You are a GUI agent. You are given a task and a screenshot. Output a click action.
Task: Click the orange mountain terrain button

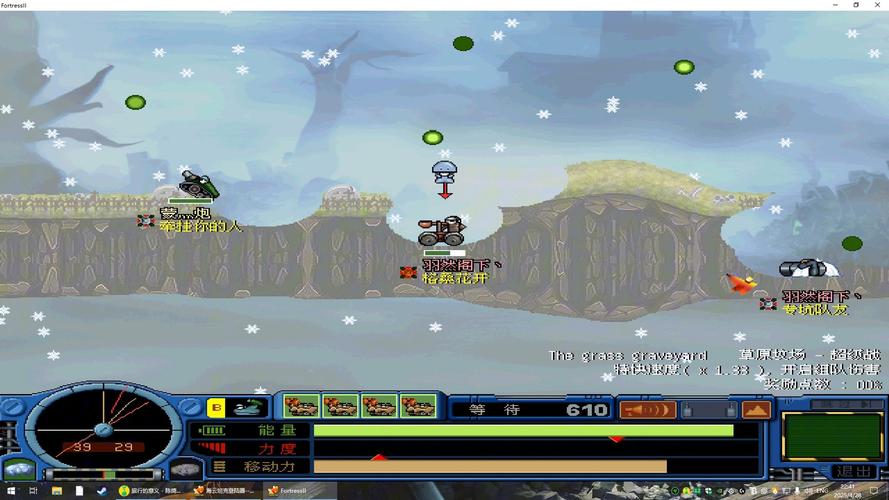tap(756, 409)
